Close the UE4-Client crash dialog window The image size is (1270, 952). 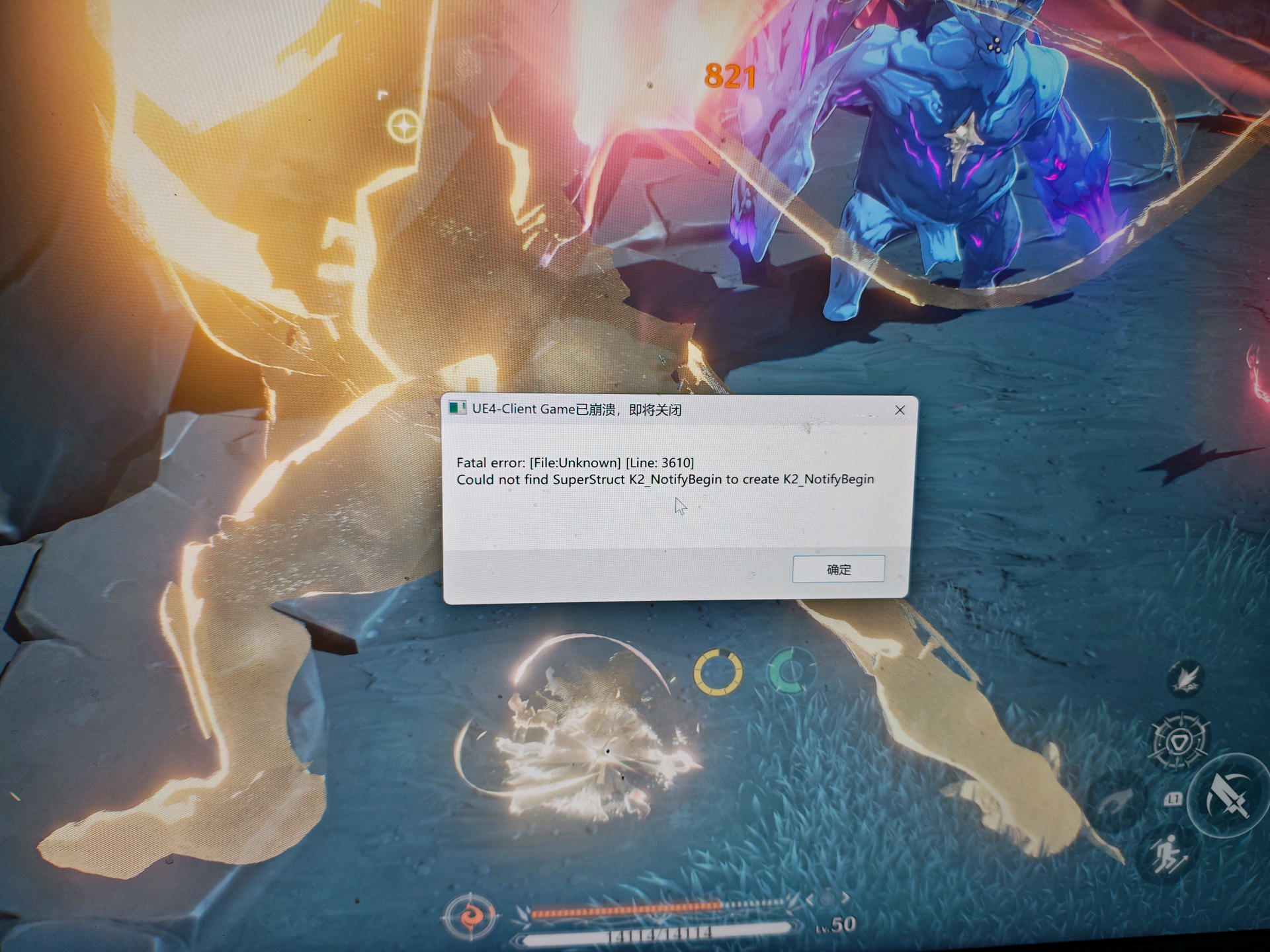click(900, 411)
